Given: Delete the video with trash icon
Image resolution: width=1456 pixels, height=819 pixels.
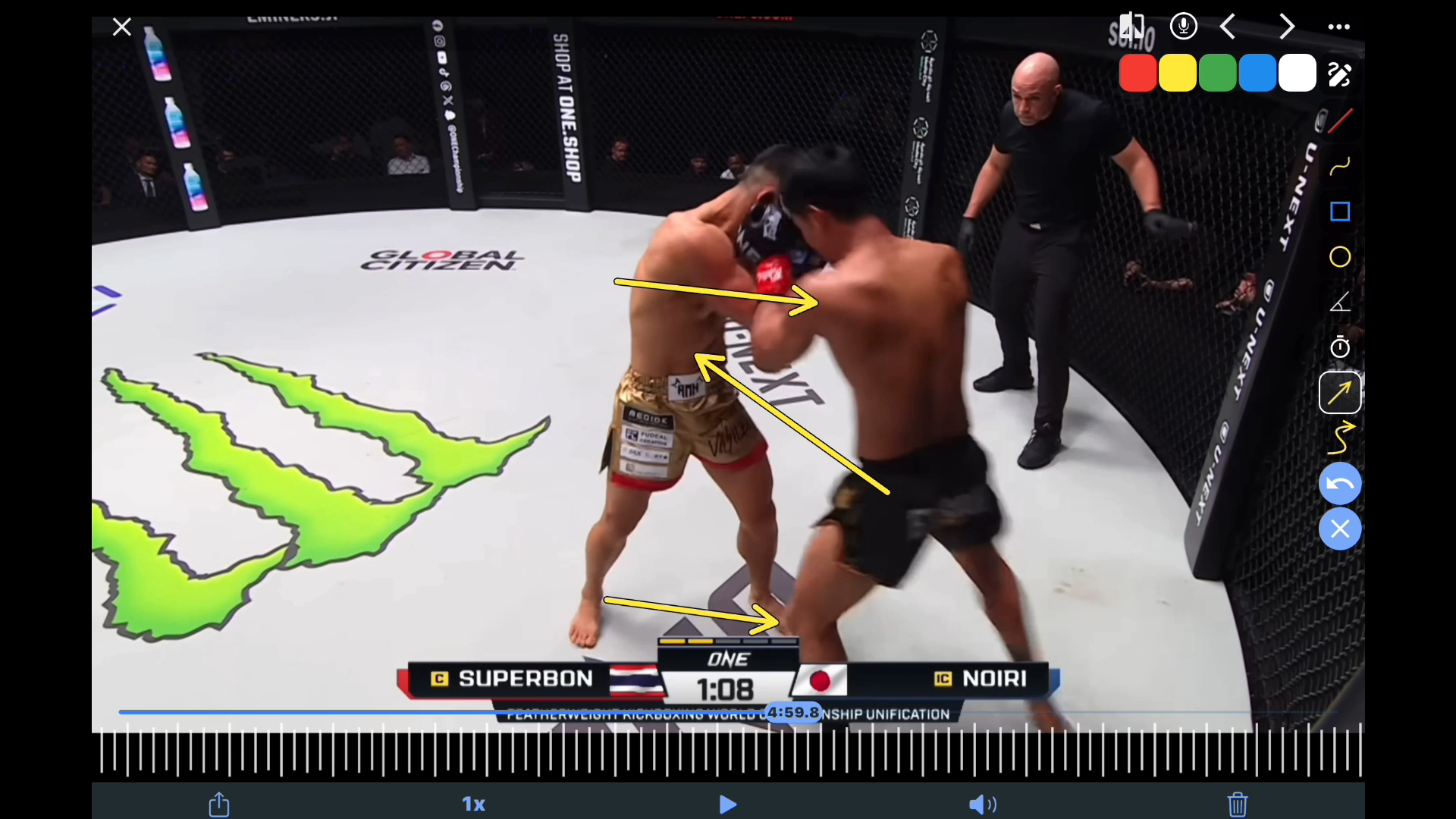Looking at the screenshot, I should (x=1238, y=804).
